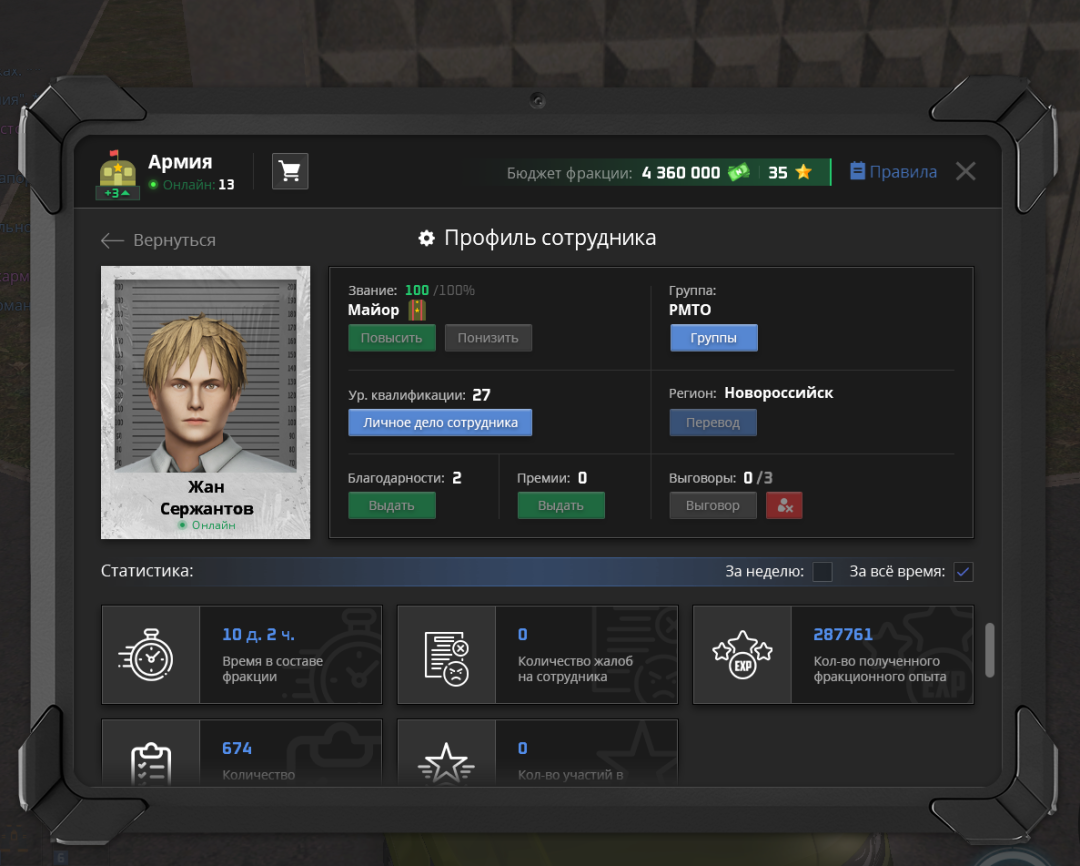Viewport: 1080px width, 866px height.
Task: Click the statistics panel scrollbar
Action: [990, 650]
